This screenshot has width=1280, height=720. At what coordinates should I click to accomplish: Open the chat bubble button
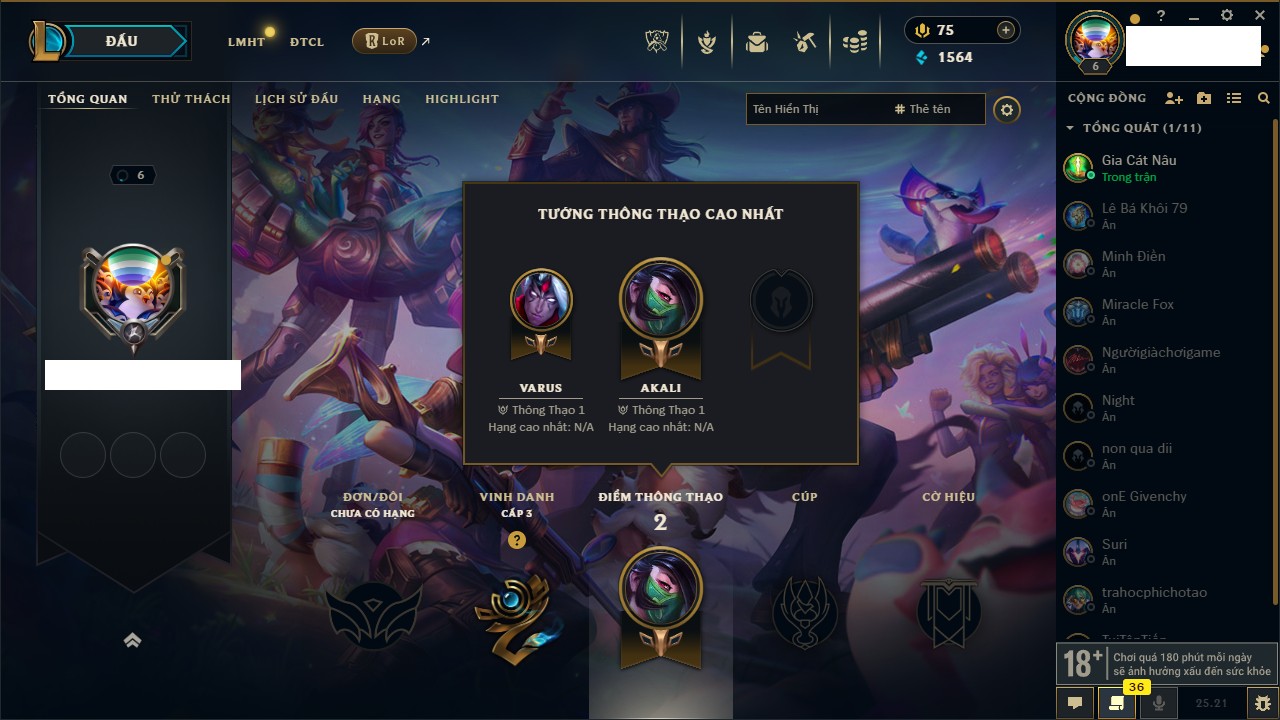point(1075,703)
